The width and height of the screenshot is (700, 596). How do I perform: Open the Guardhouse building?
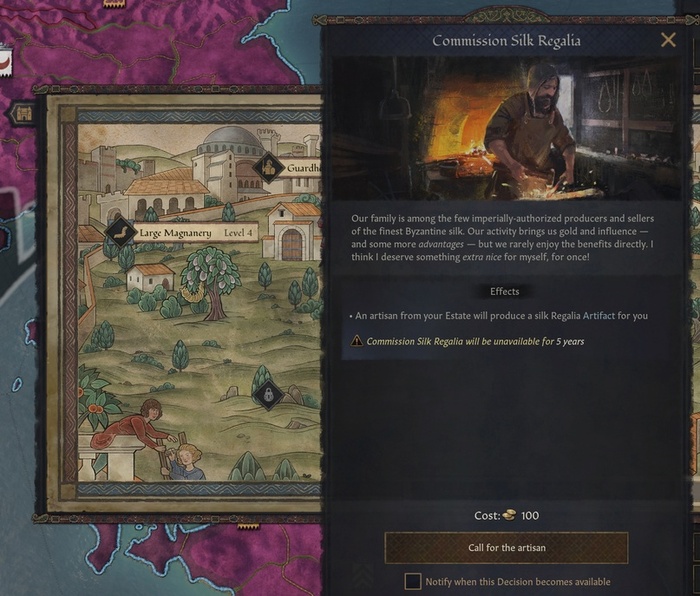coord(269,168)
